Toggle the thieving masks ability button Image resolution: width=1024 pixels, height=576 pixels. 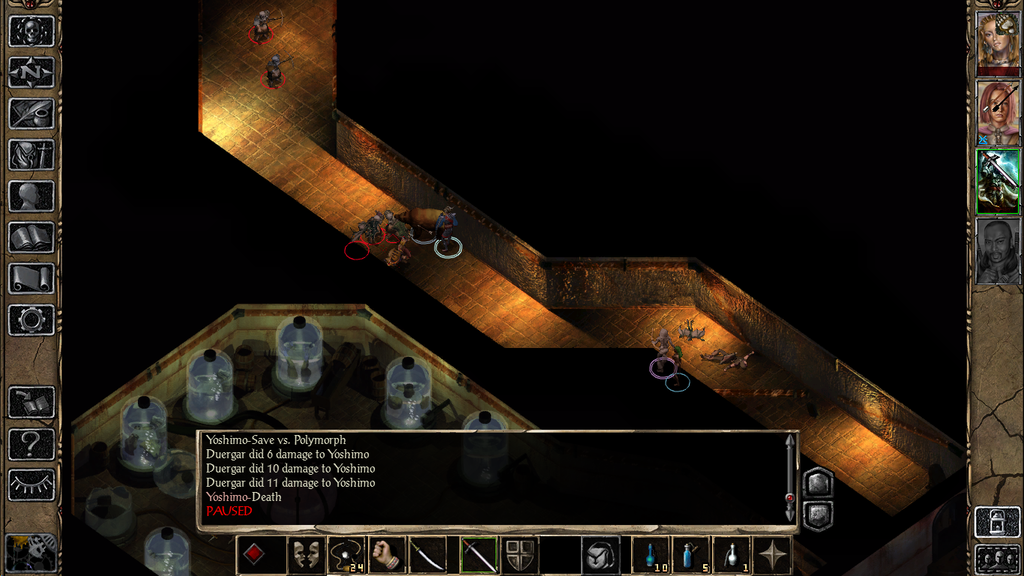pos(304,555)
